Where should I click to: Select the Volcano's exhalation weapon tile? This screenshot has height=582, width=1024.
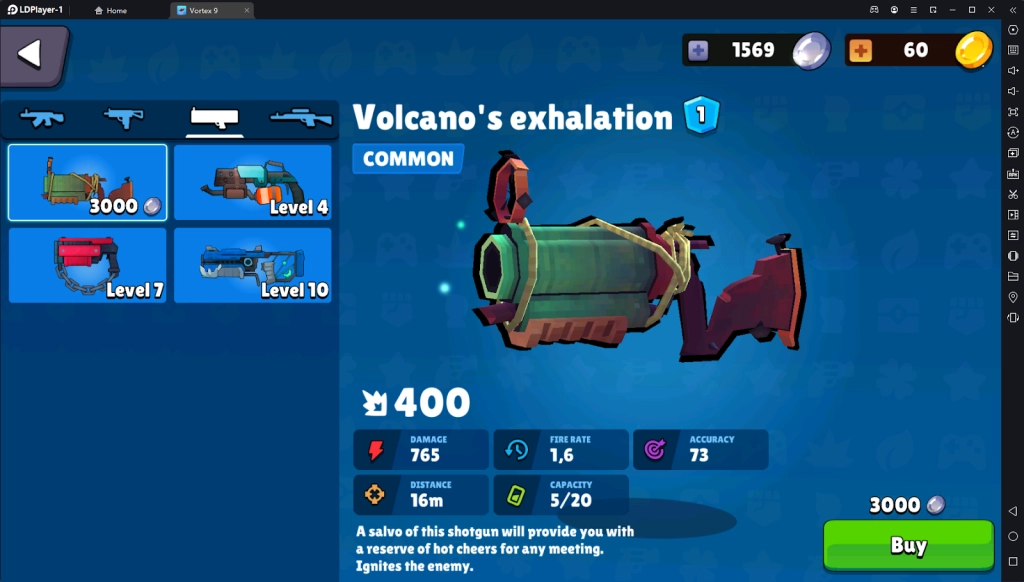coord(88,182)
